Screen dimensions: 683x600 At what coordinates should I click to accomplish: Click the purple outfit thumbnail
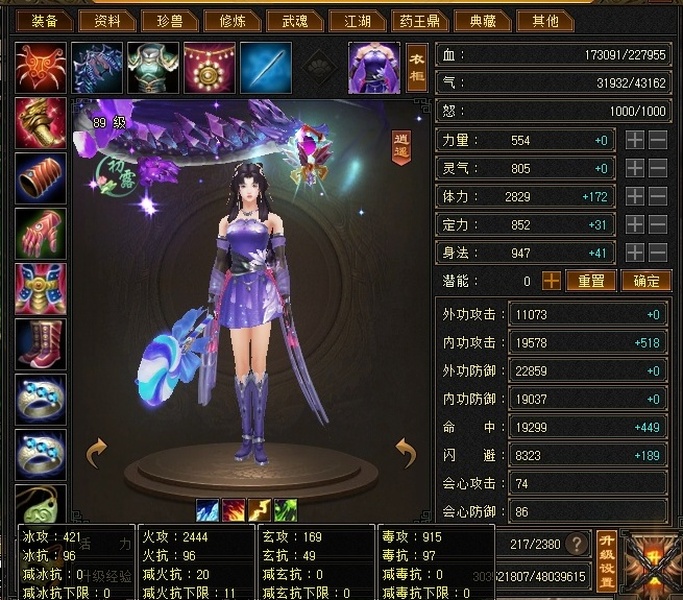374,66
